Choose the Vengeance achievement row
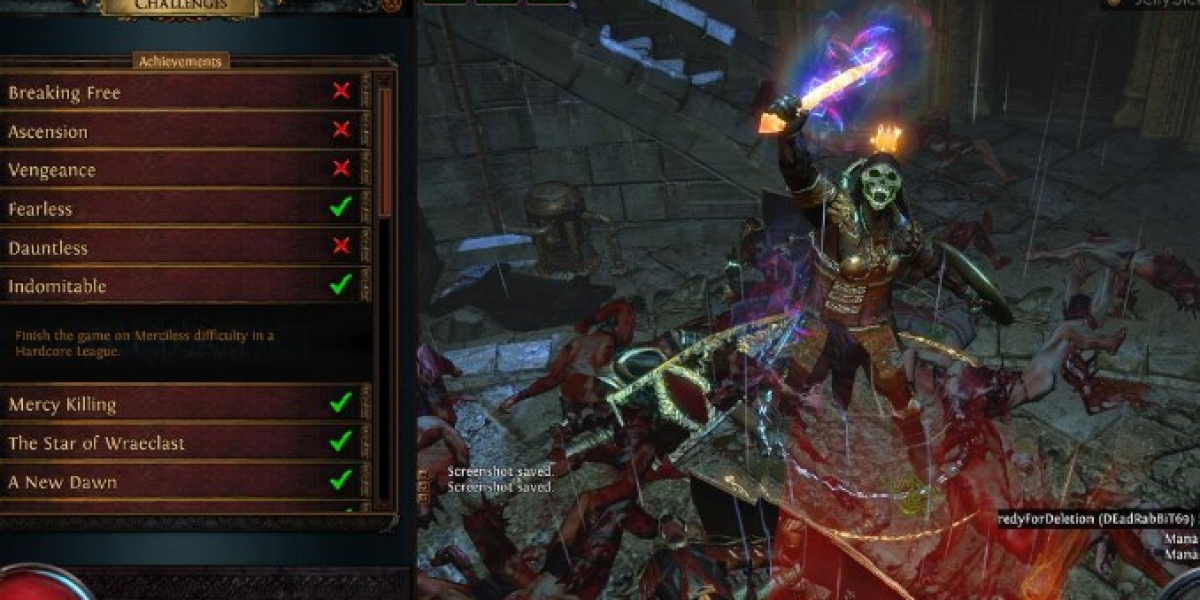1200x600 pixels. [x=180, y=170]
